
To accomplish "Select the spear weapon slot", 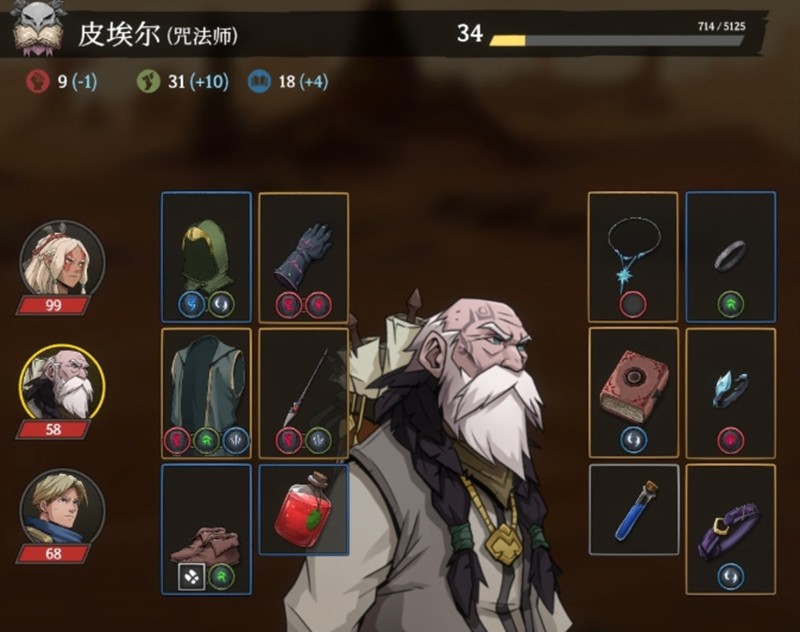I will click(x=303, y=393).
